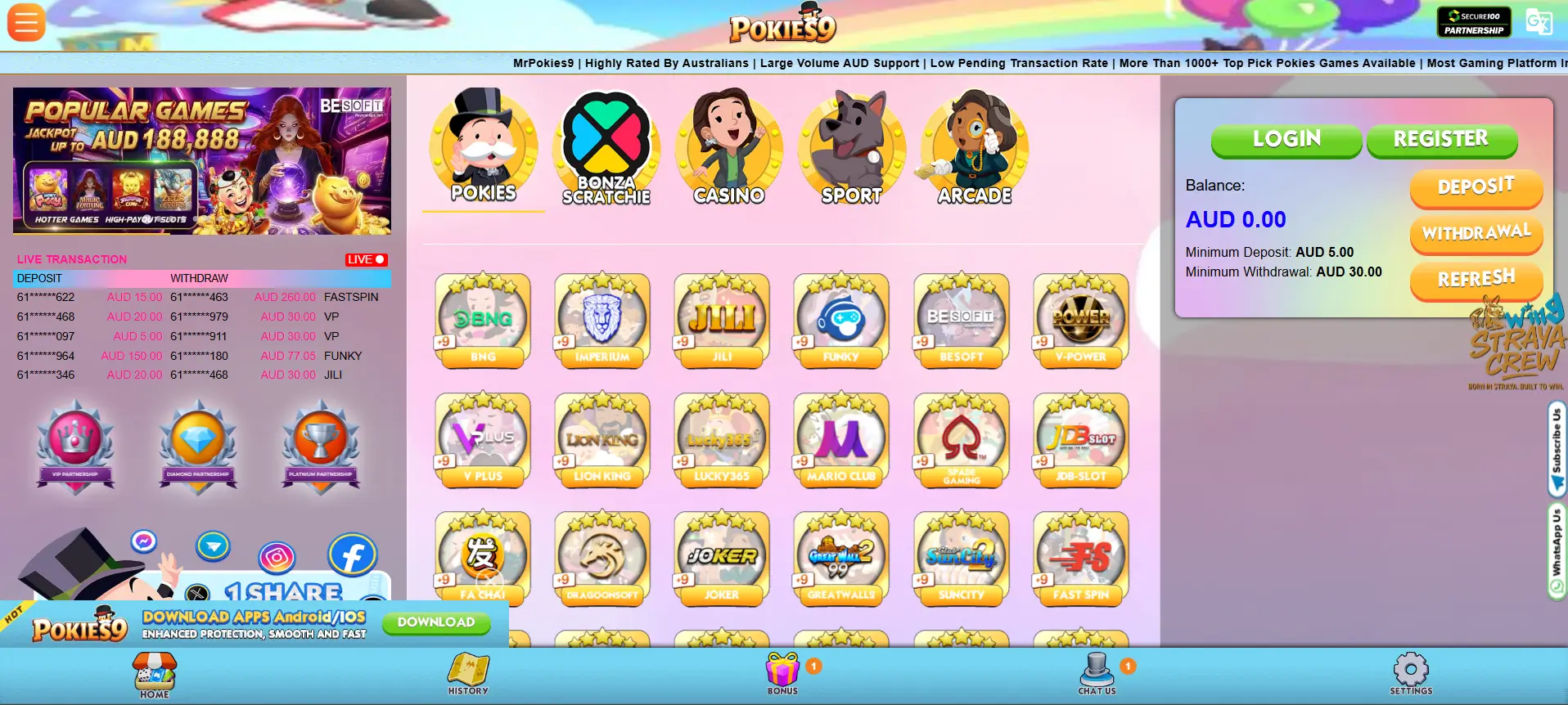Click the LIVE transaction indicator

tap(367, 259)
